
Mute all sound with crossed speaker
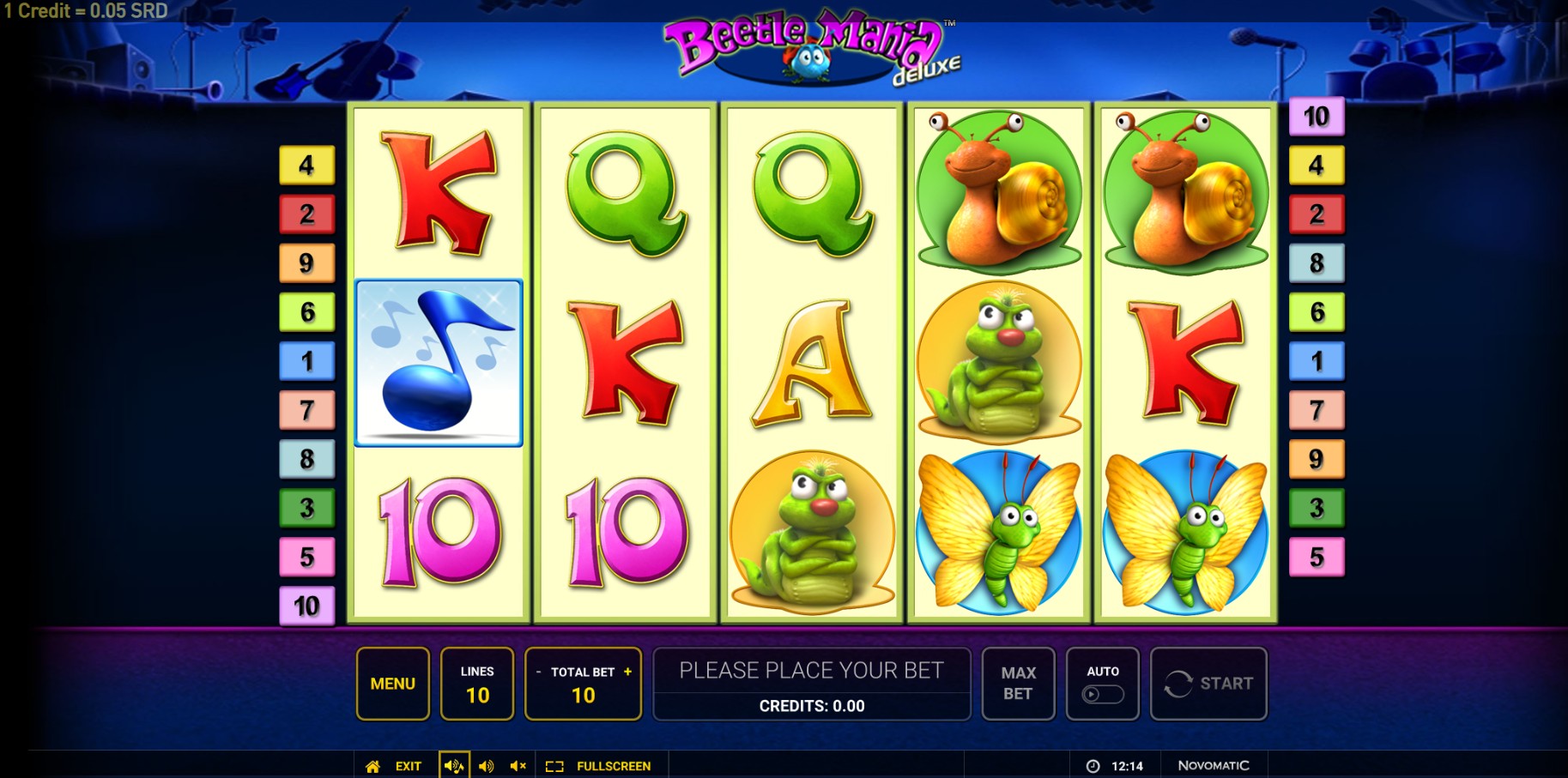click(518, 766)
